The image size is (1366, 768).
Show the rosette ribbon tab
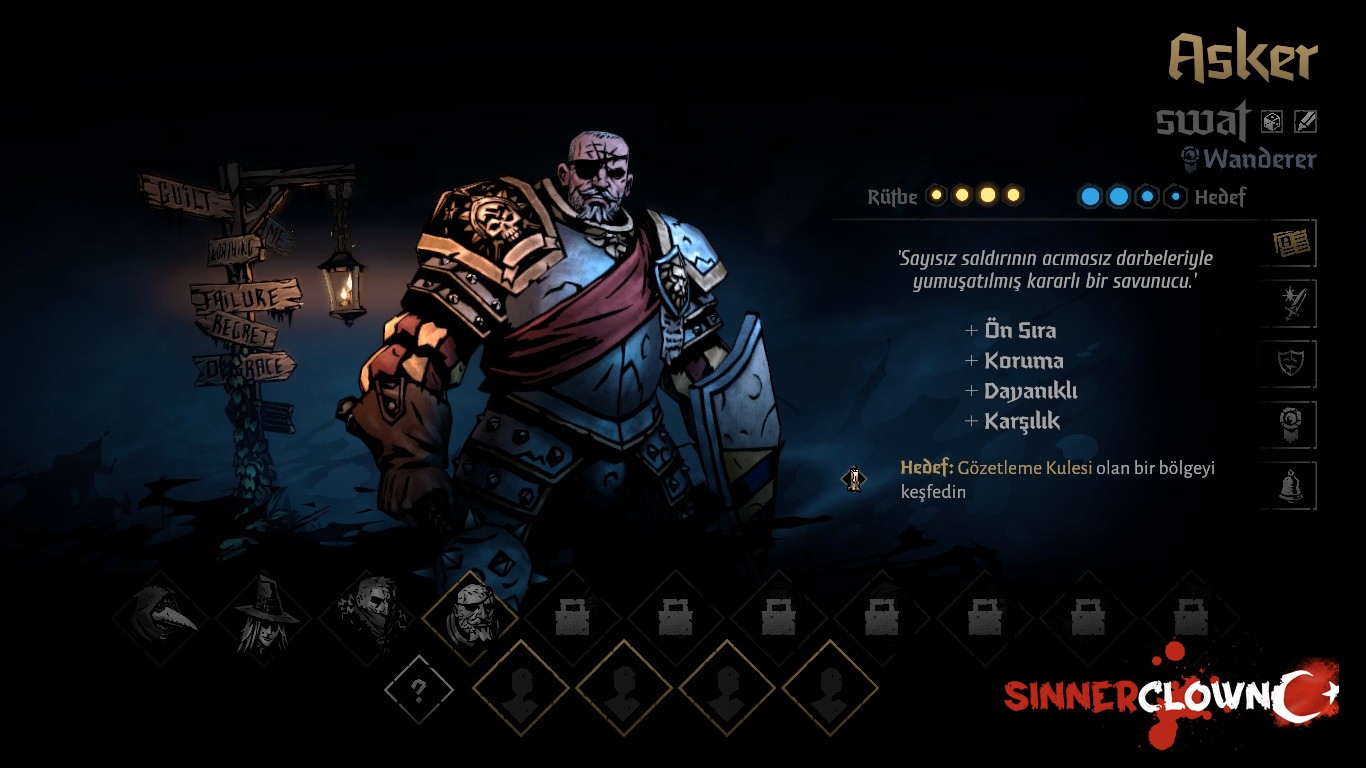coord(1291,425)
